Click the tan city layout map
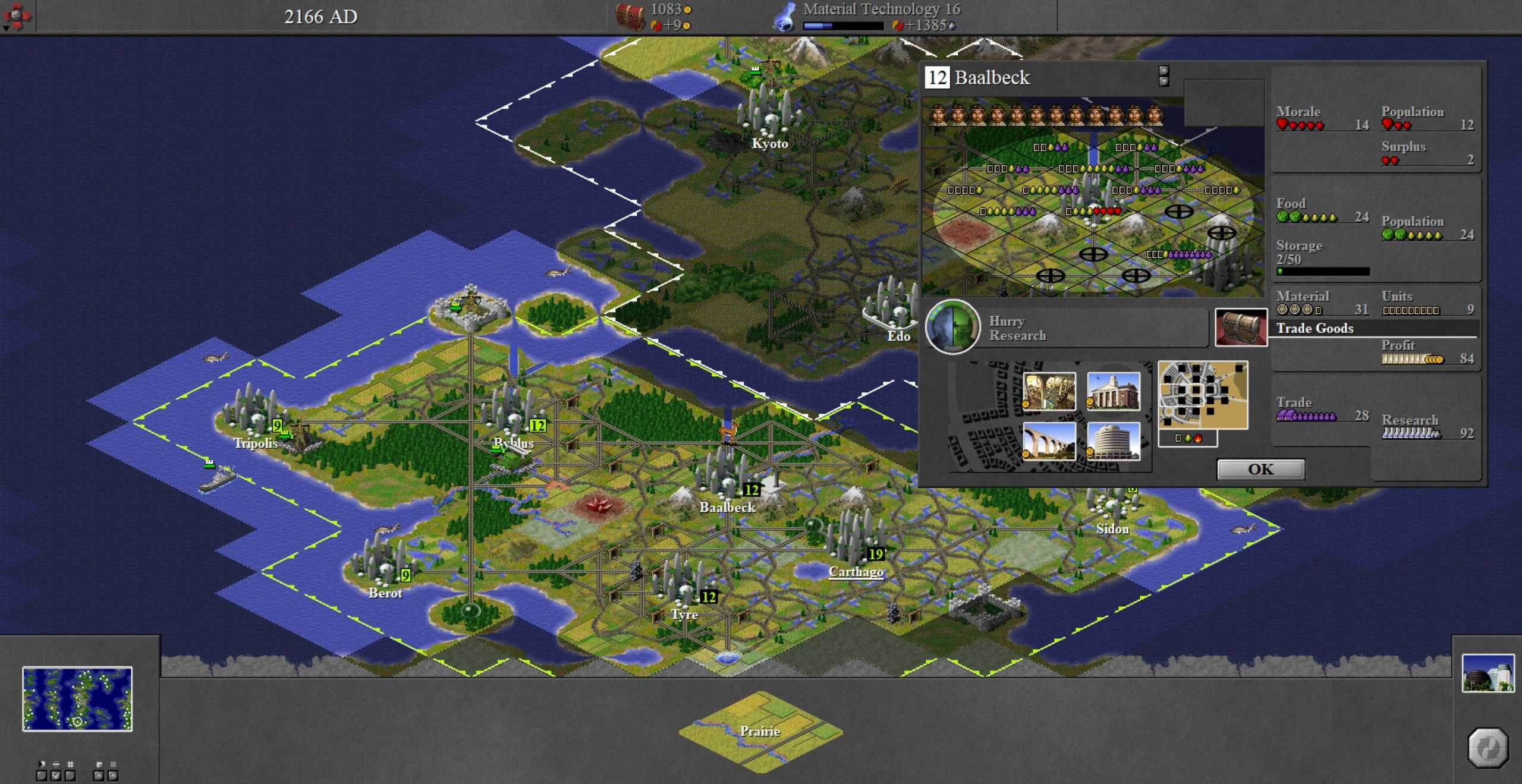 coord(1202,395)
